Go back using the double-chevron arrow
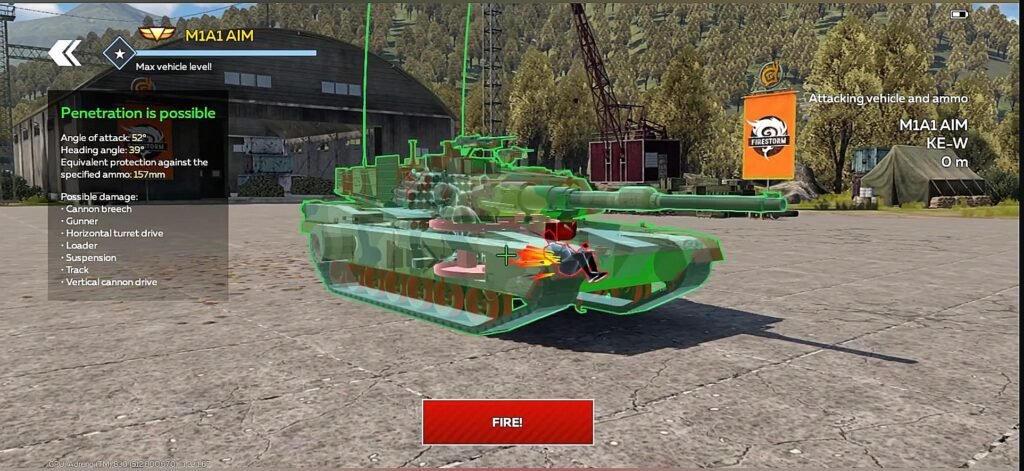The image size is (1024, 471). click(x=65, y=53)
